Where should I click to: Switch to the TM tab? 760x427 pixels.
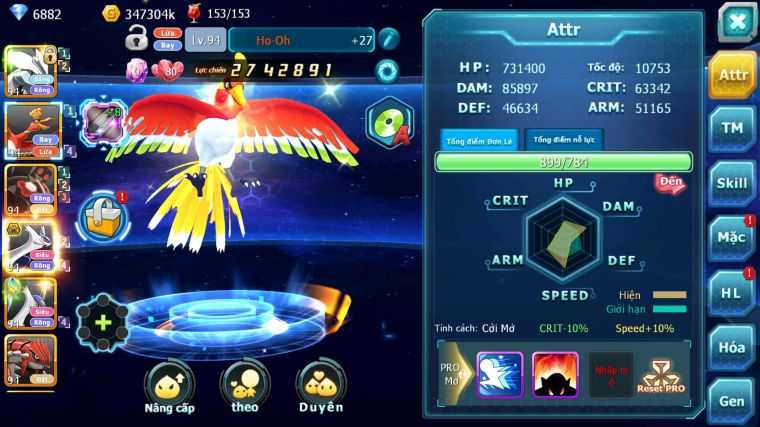731,129
